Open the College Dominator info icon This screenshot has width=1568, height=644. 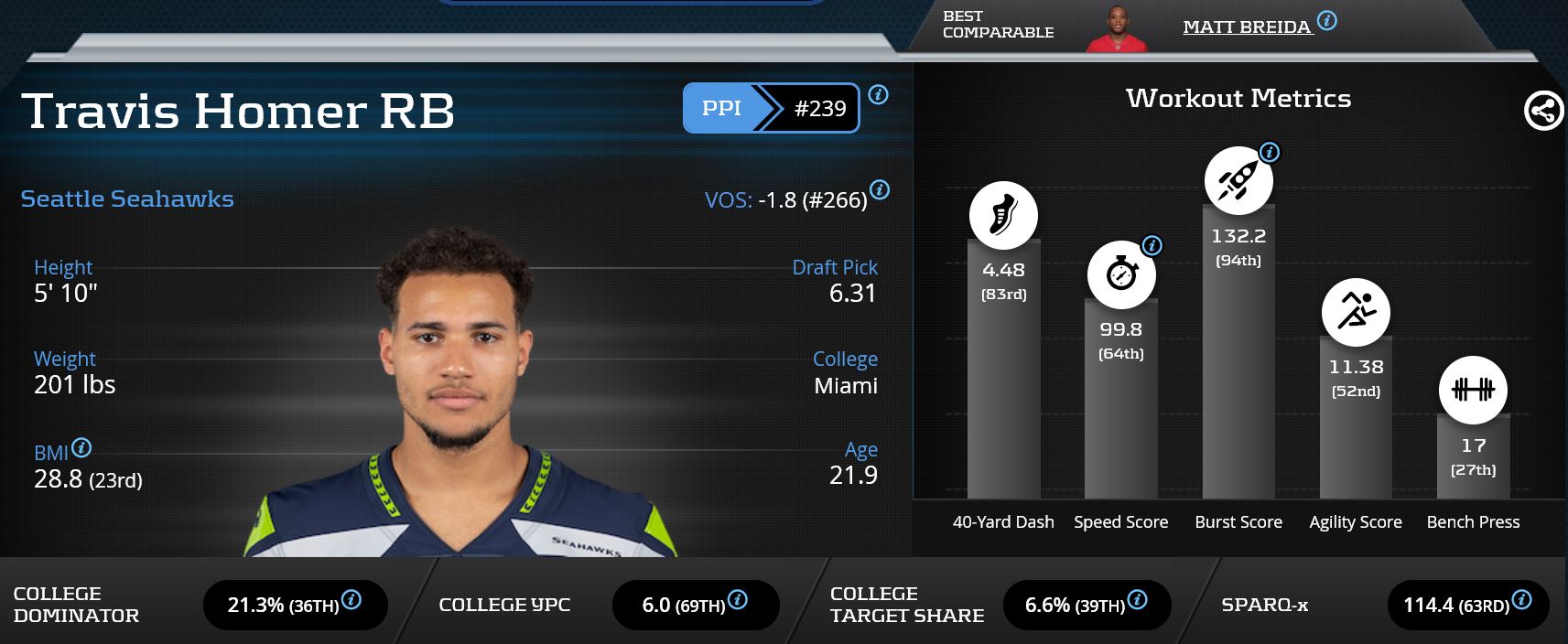[351, 600]
